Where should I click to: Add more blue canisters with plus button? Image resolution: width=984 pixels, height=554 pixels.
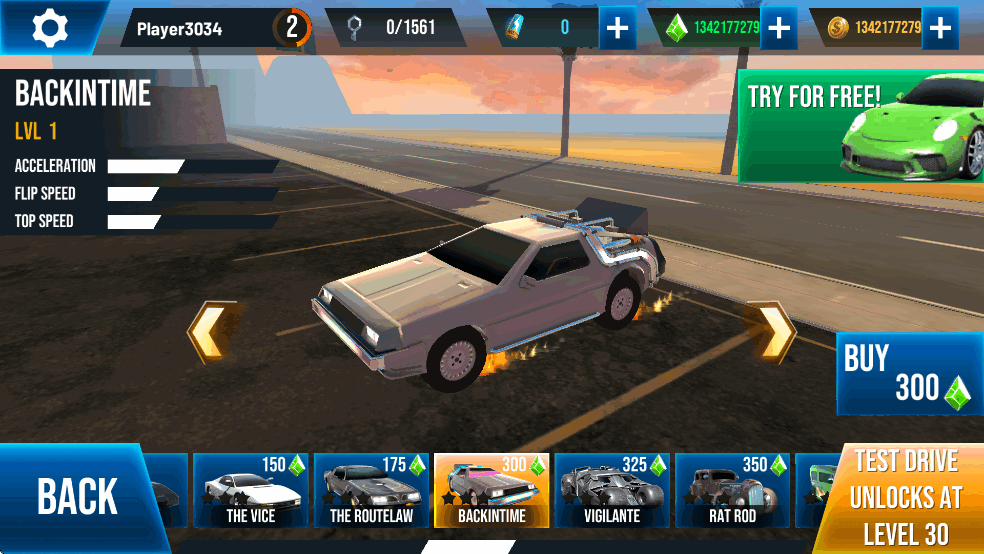[618, 28]
